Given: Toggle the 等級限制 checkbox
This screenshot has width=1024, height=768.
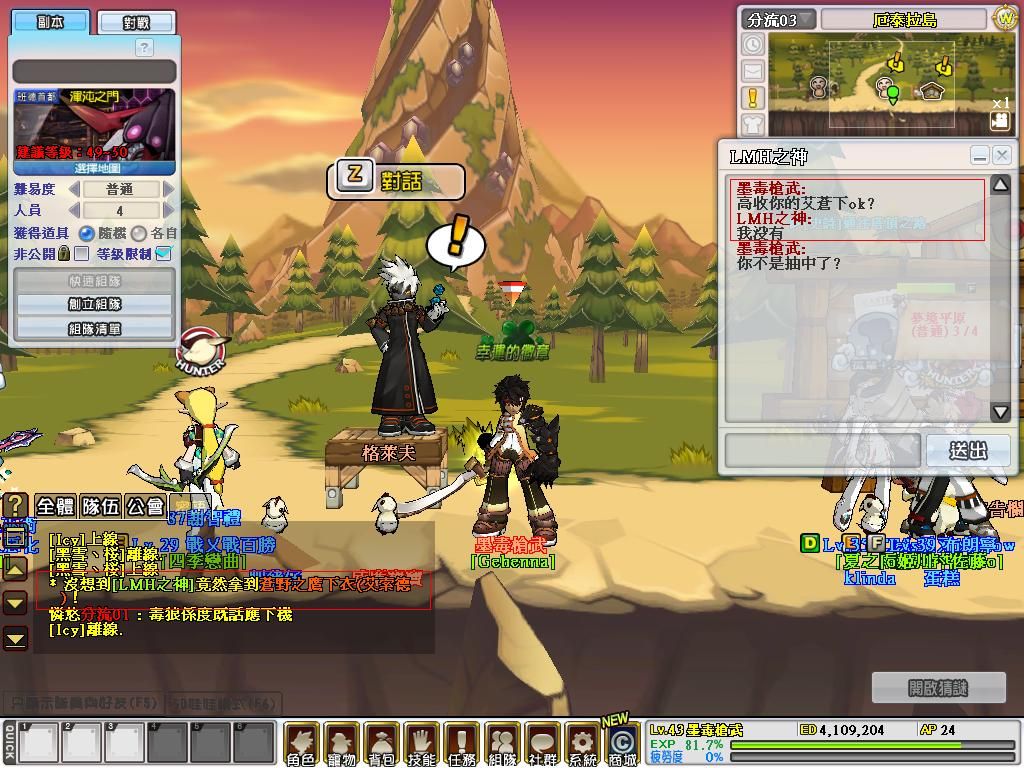Looking at the screenshot, I should coord(164,254).
